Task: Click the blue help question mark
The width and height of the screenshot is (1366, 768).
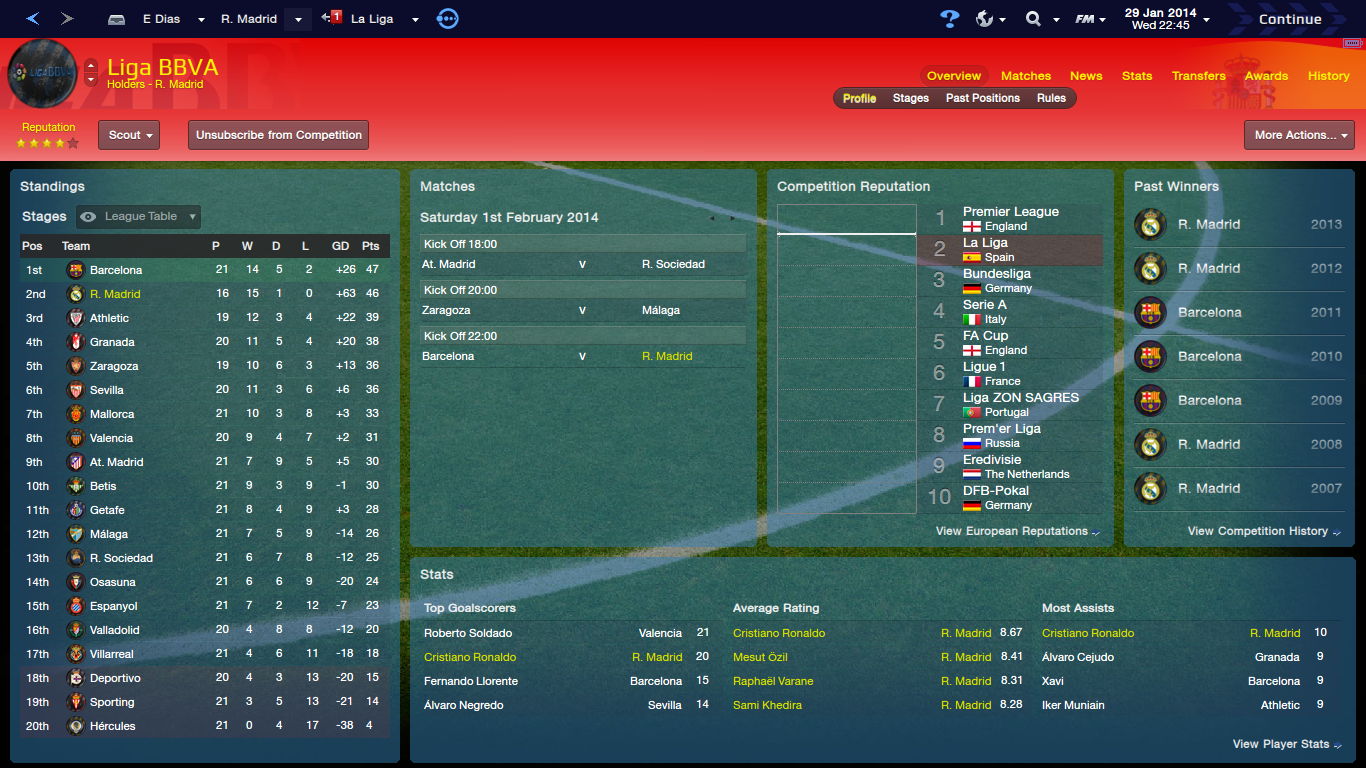Action: point(950,17)
